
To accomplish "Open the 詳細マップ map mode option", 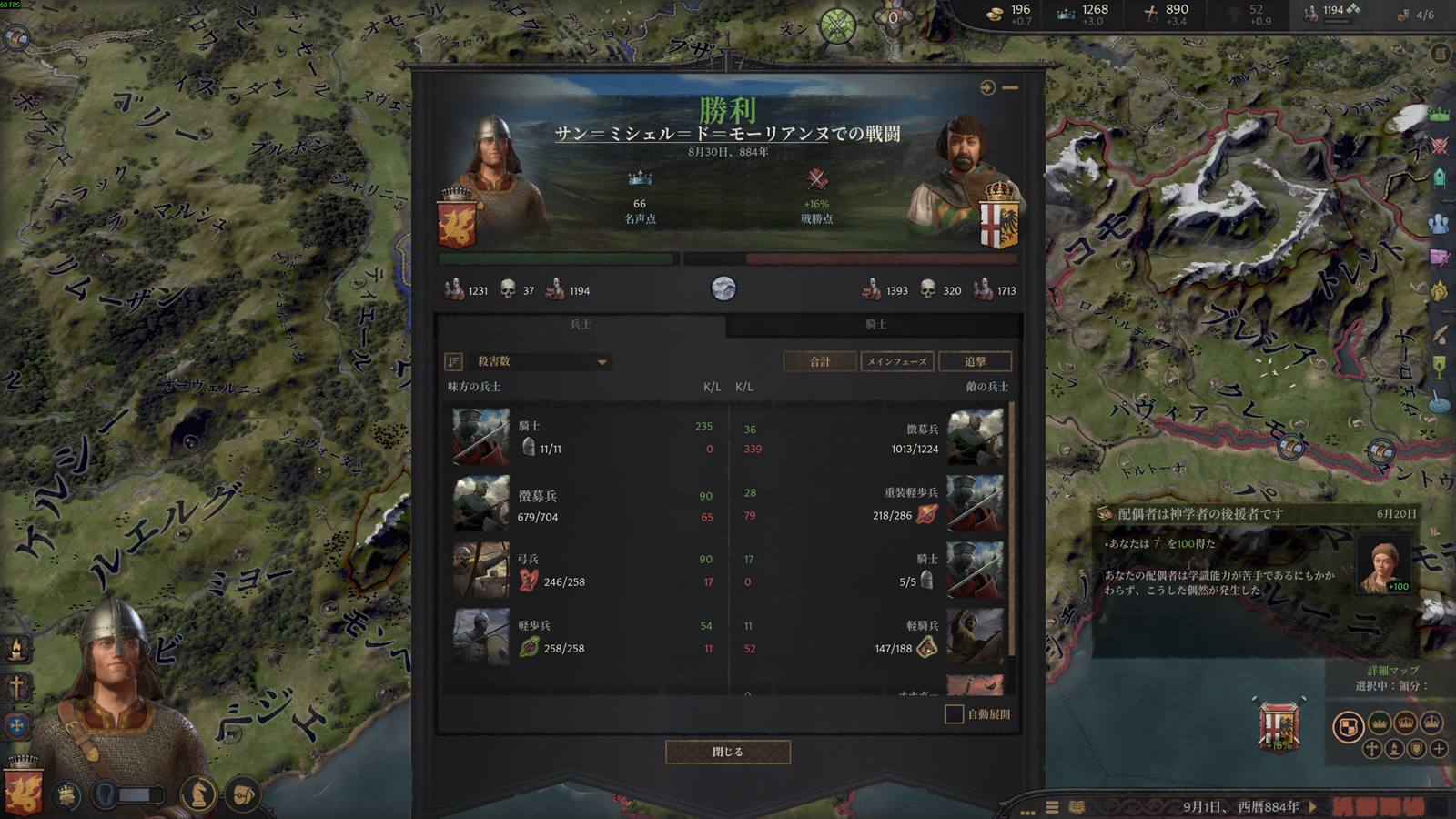I will [1392, 671].
